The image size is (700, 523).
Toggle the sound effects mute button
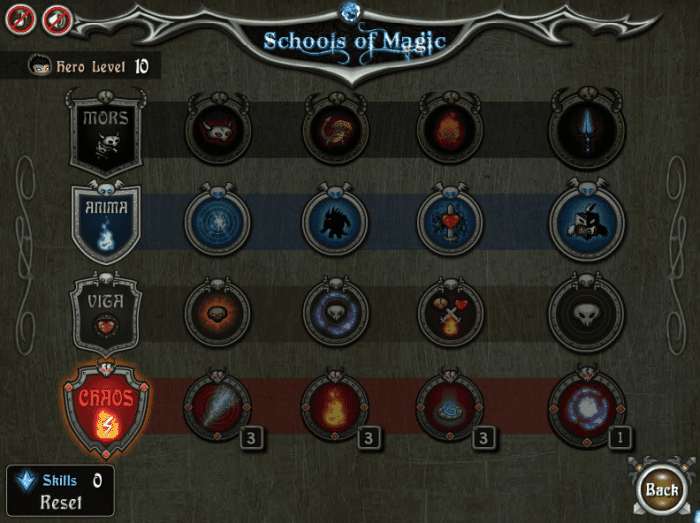(57, 18)
